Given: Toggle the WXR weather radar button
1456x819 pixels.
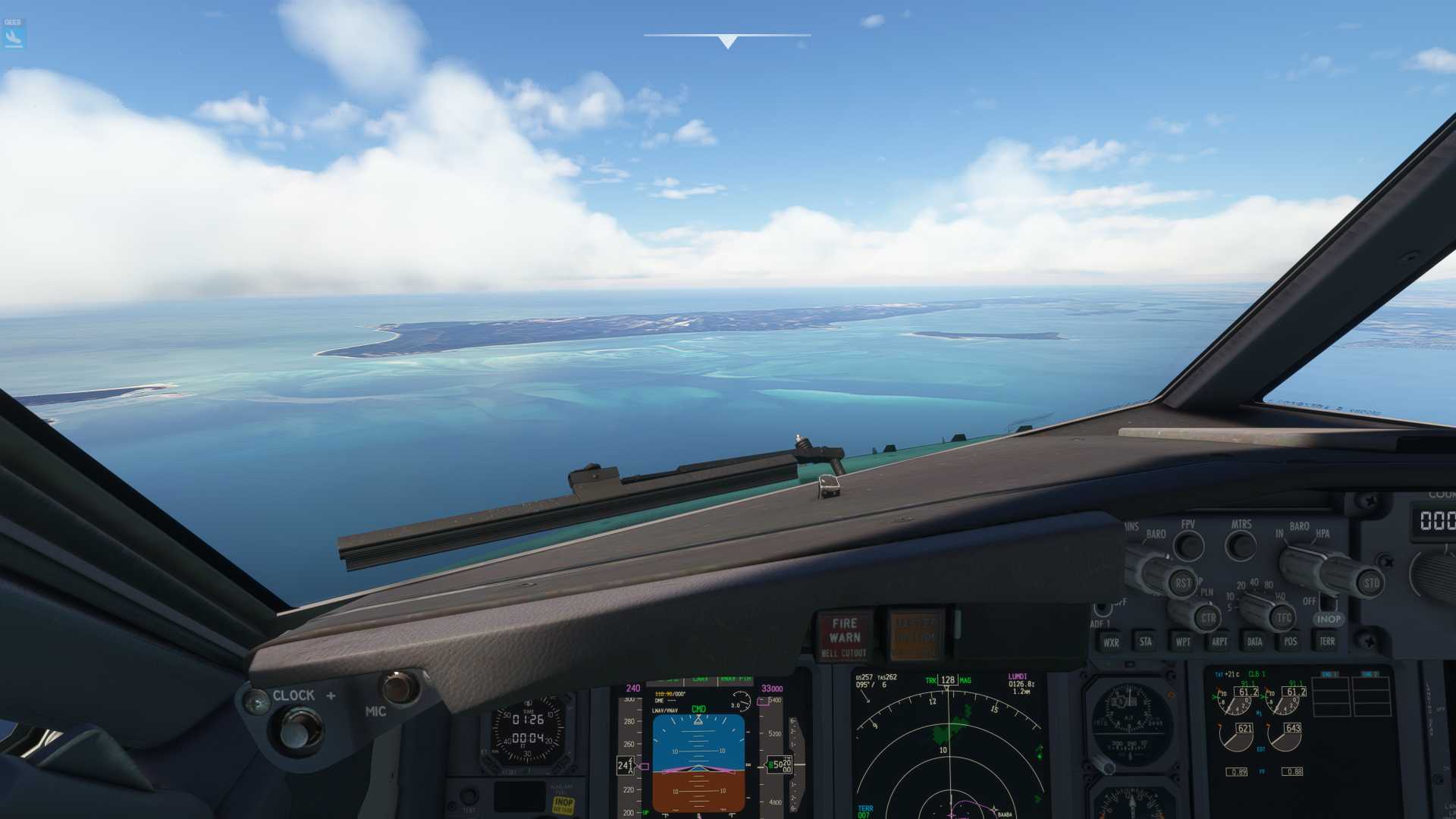Looking at the screenshot, I should click(1111, 642).
